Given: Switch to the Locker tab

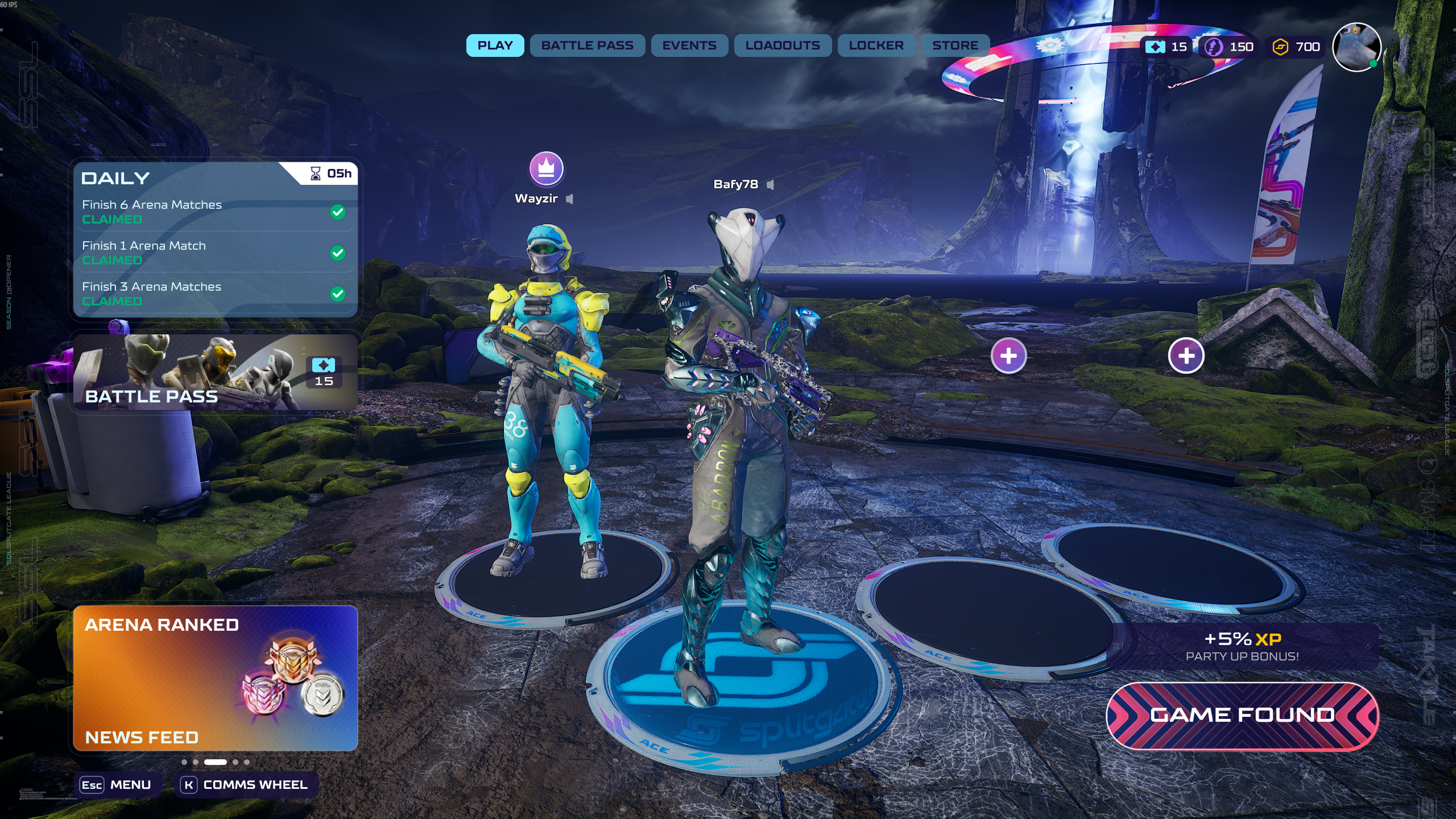Looking at the screenshot, I should [876, 45].
